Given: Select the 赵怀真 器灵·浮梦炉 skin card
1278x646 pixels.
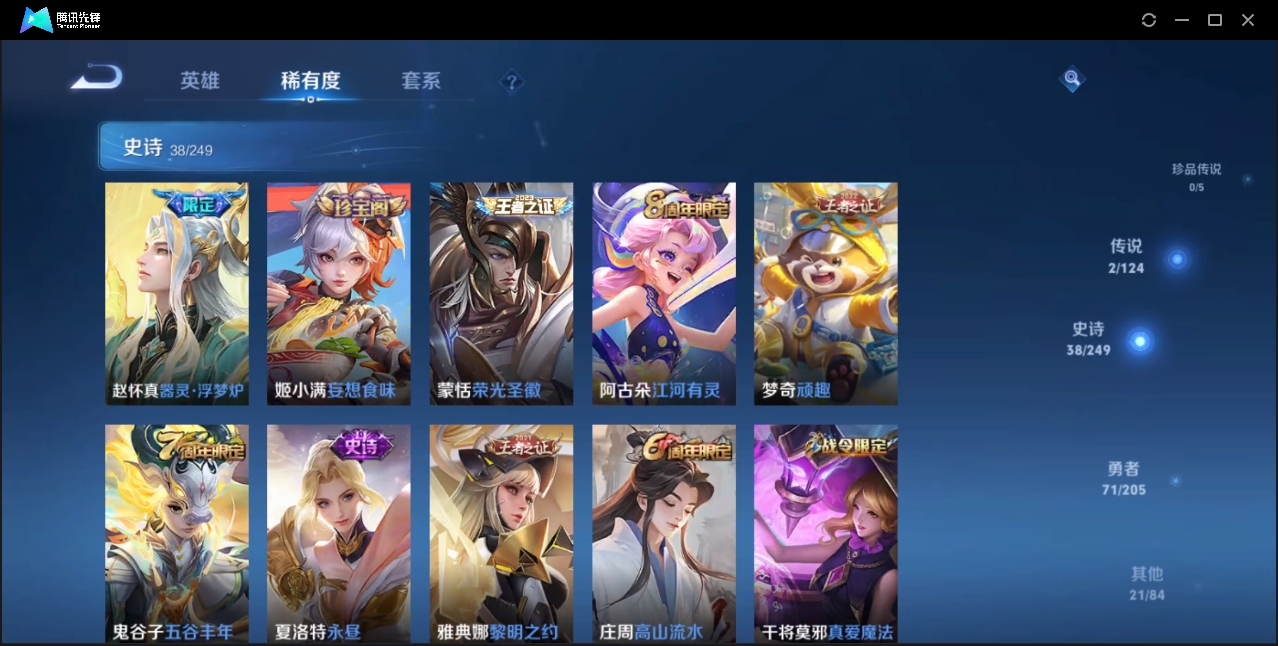Looking at the screenshot, I should [177, 293].
